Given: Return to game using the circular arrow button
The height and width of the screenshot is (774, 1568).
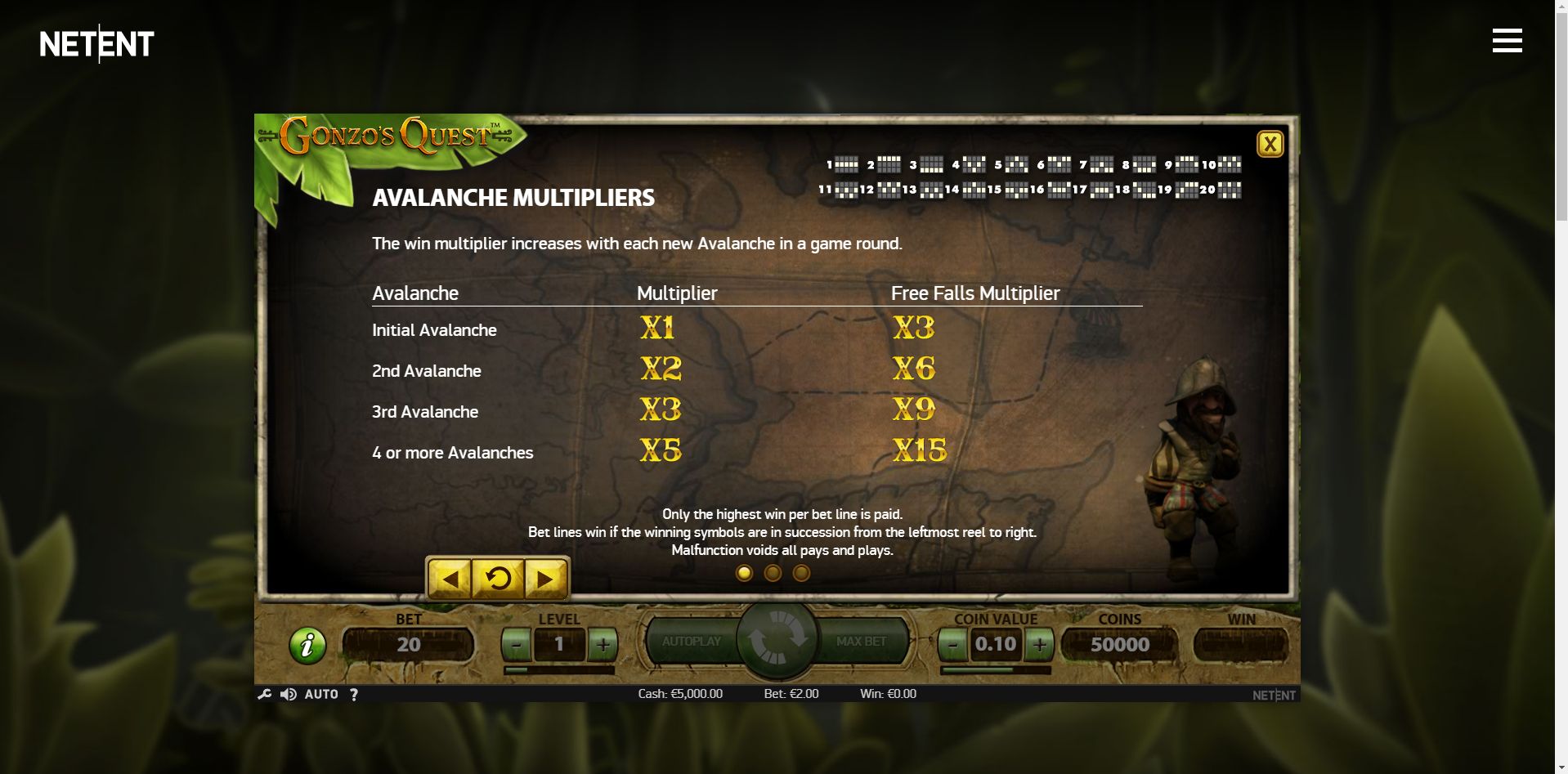Looking at the screenshot, I should pyautogui.click(x=498, y=579).
